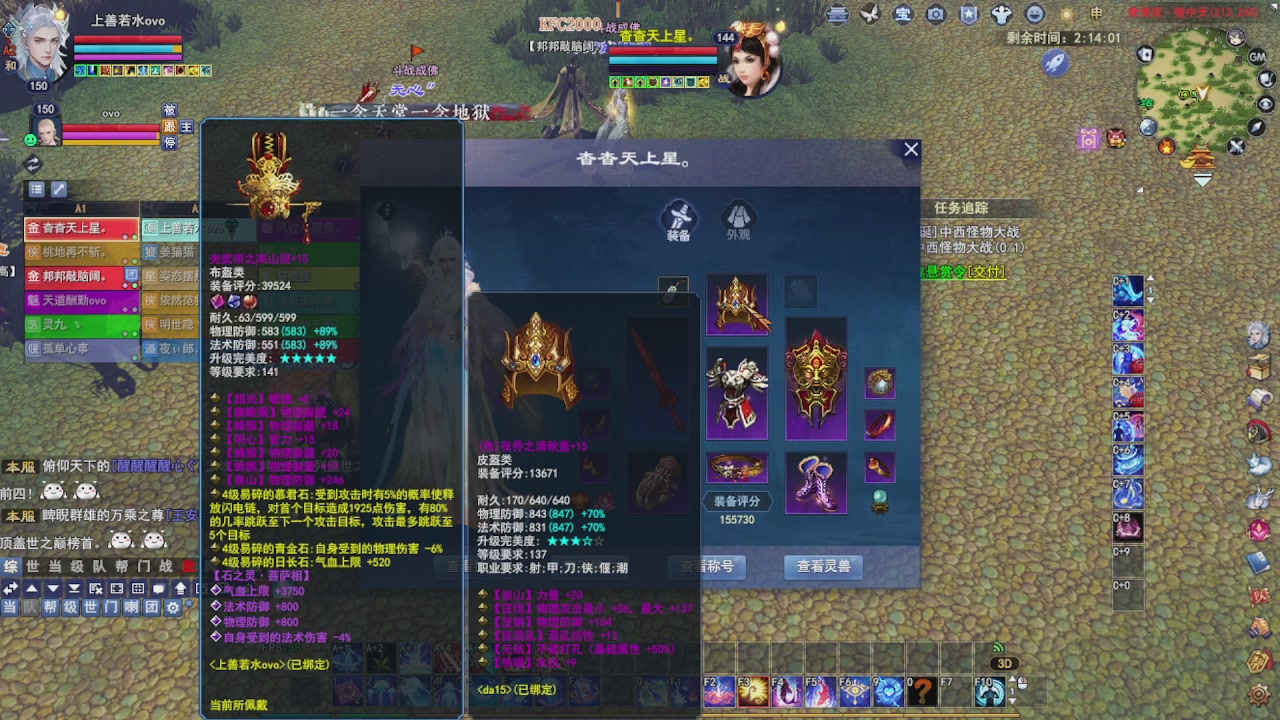This screenshot has width=1280, height=720.
Task: Select the GM icon beside the minimap
Action: 1257,57
